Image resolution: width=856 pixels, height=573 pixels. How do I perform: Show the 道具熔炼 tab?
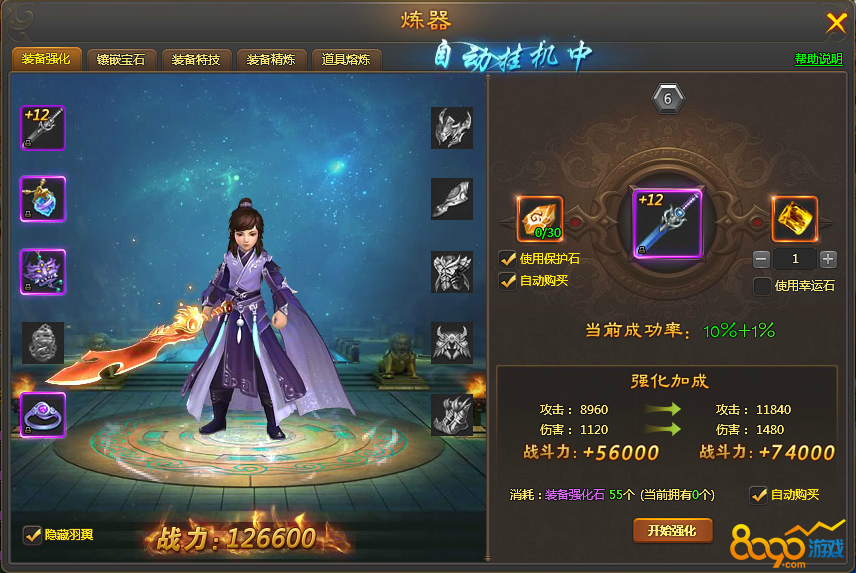[x=346, y=60]
